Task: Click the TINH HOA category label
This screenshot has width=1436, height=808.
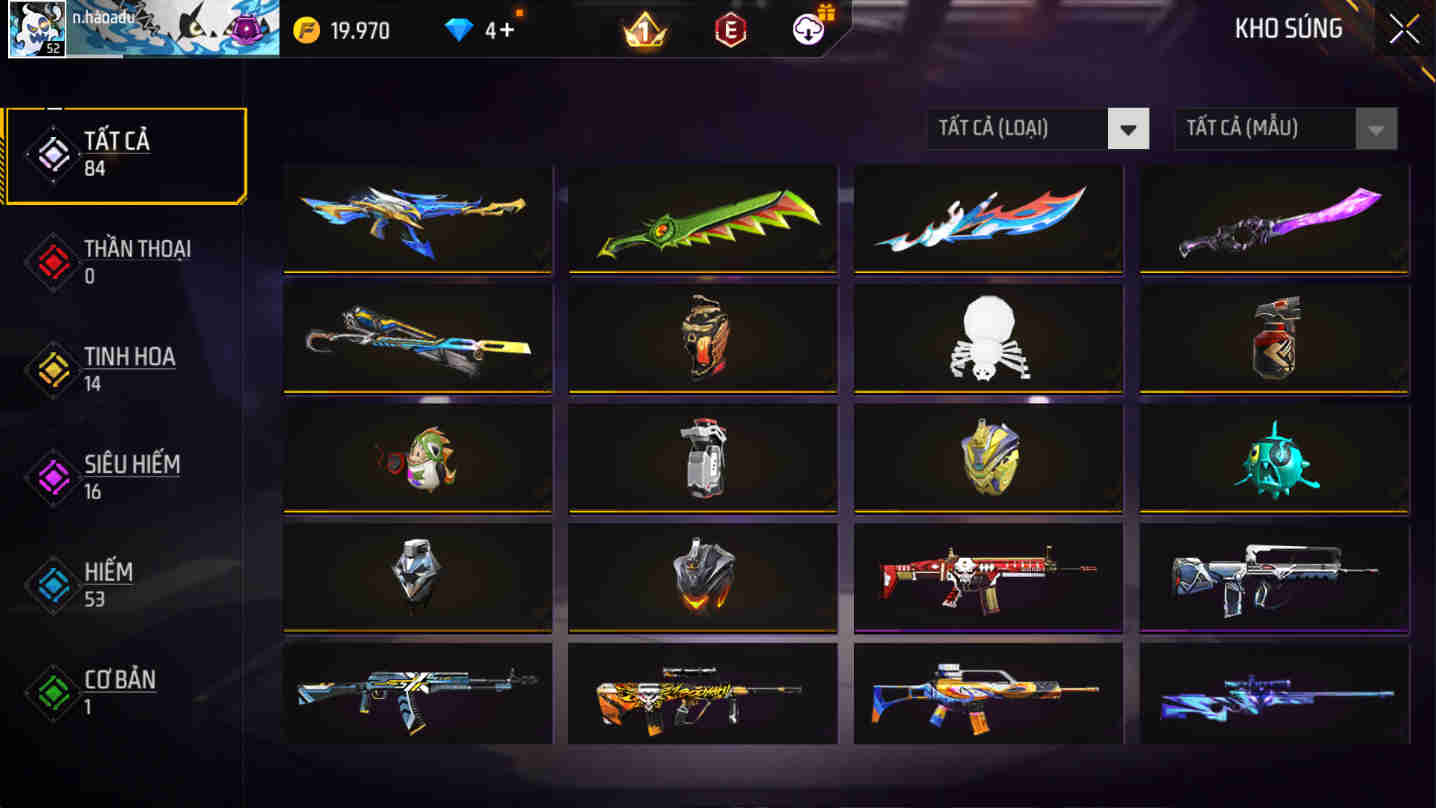Action: 132,357
